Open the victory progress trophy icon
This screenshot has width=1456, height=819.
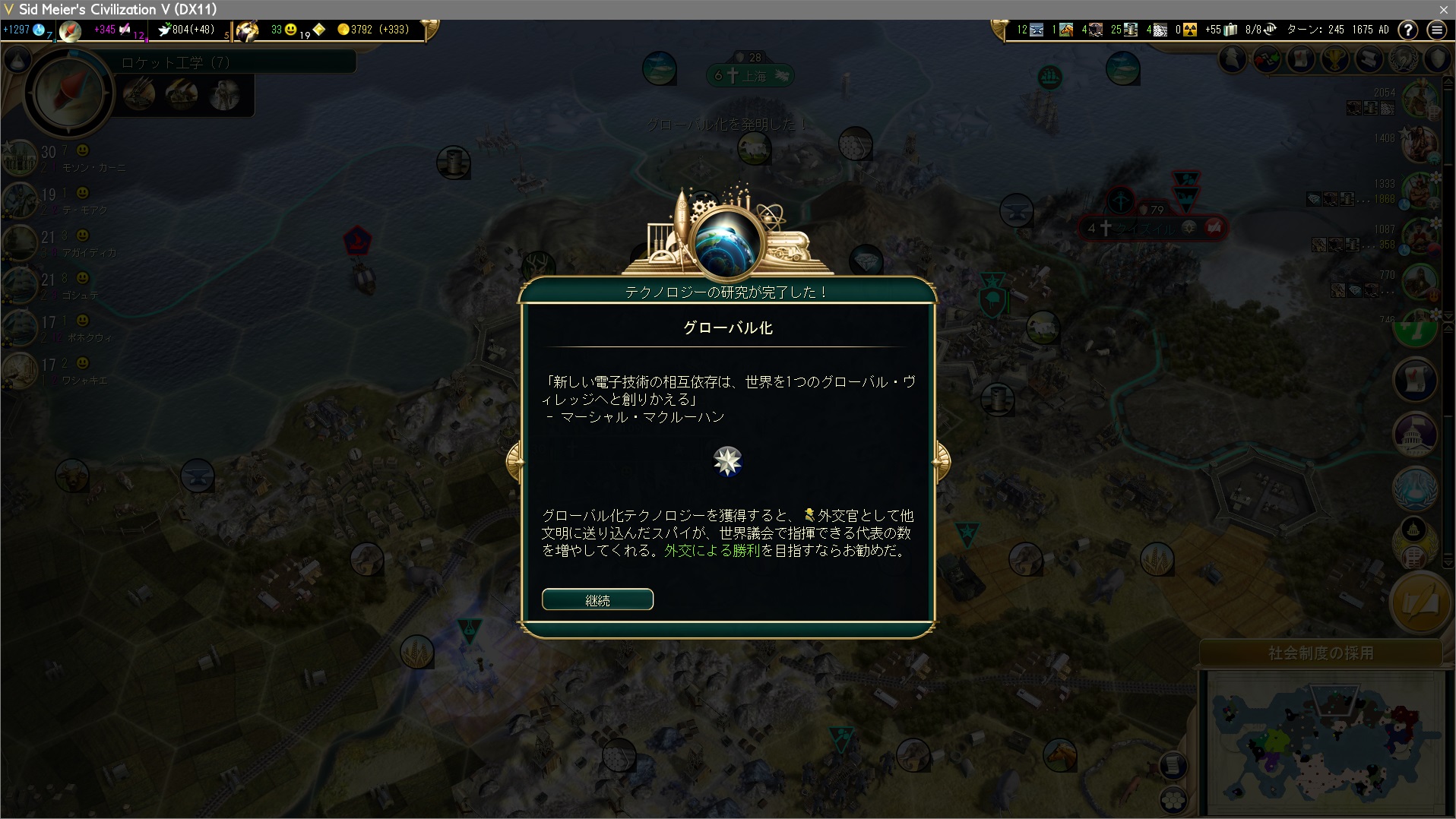click(x=1335, y=59)
